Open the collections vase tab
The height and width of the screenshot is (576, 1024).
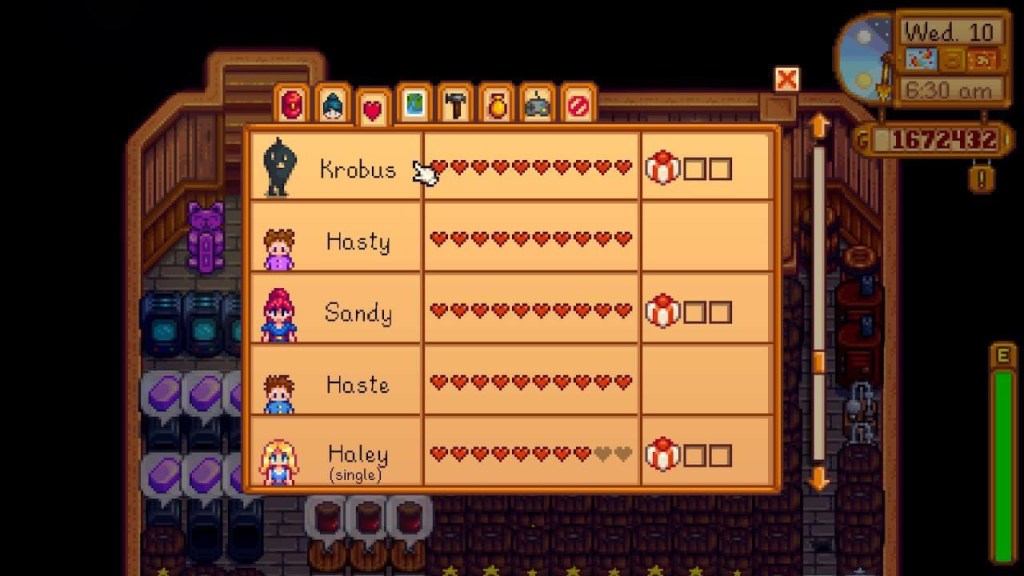coord(497,105)
